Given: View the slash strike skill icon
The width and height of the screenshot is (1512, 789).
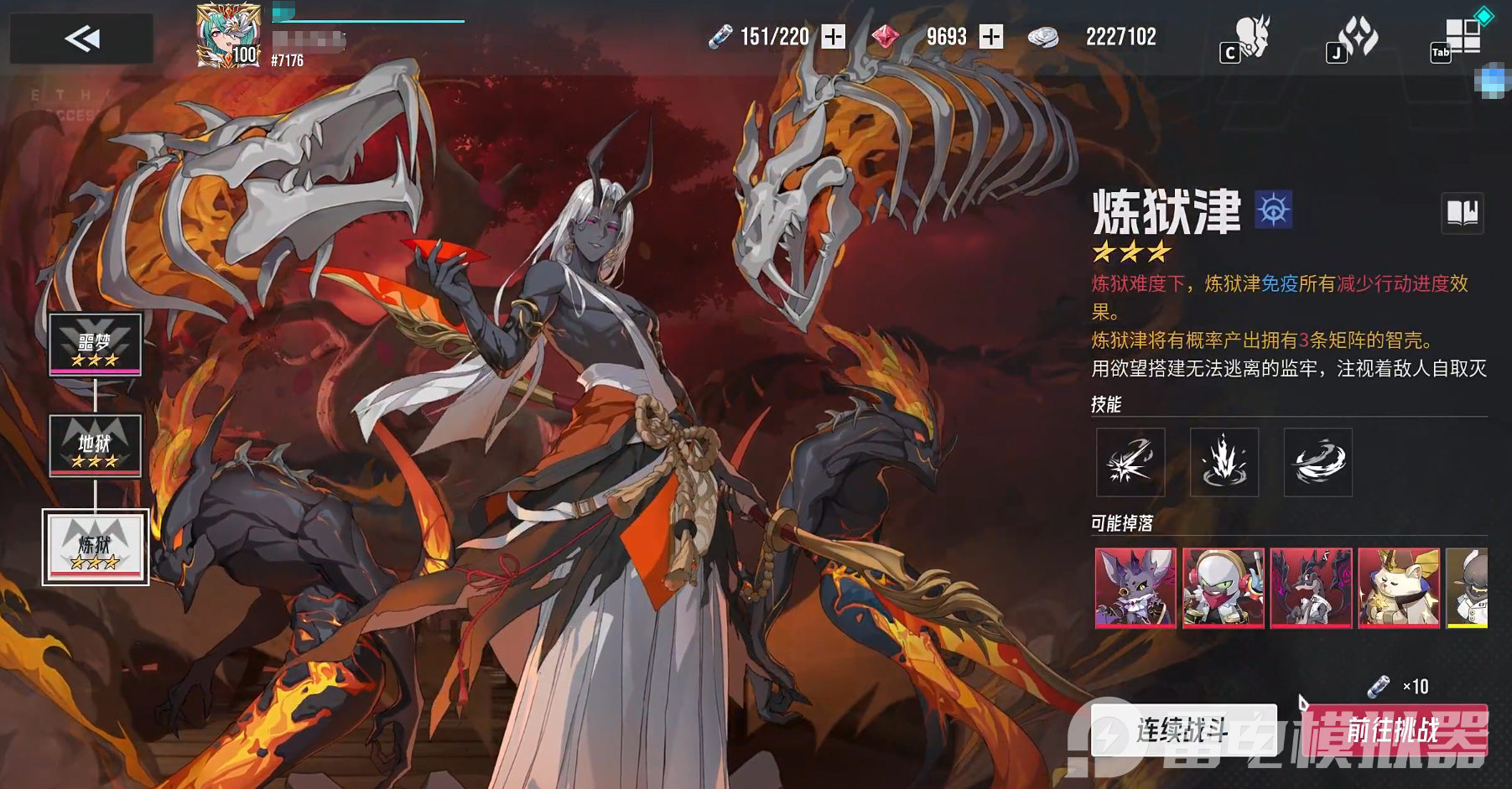Looking at the screenshot, I should tap(1130, 462).
